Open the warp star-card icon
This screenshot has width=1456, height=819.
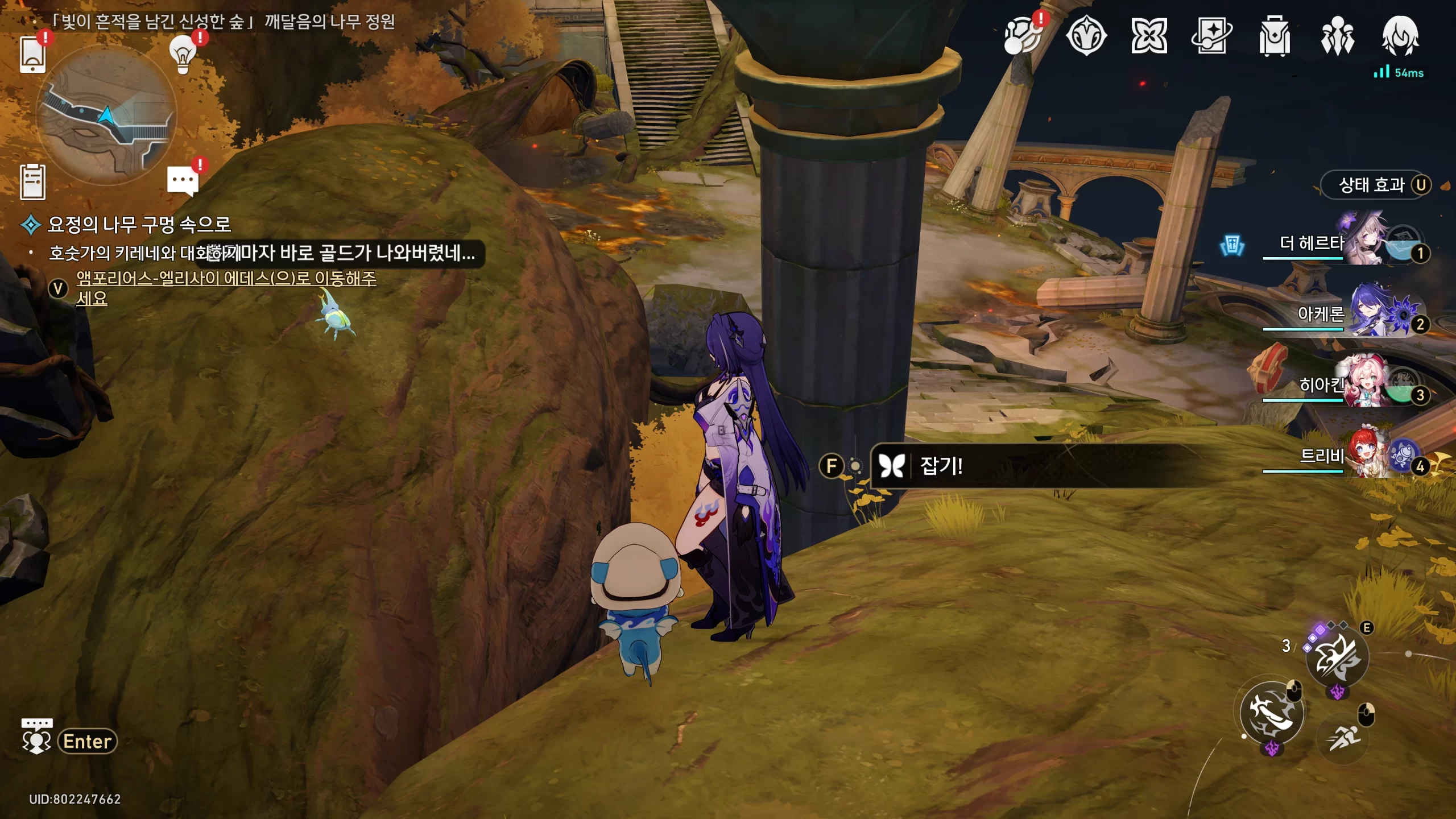tap(1211, 36)
